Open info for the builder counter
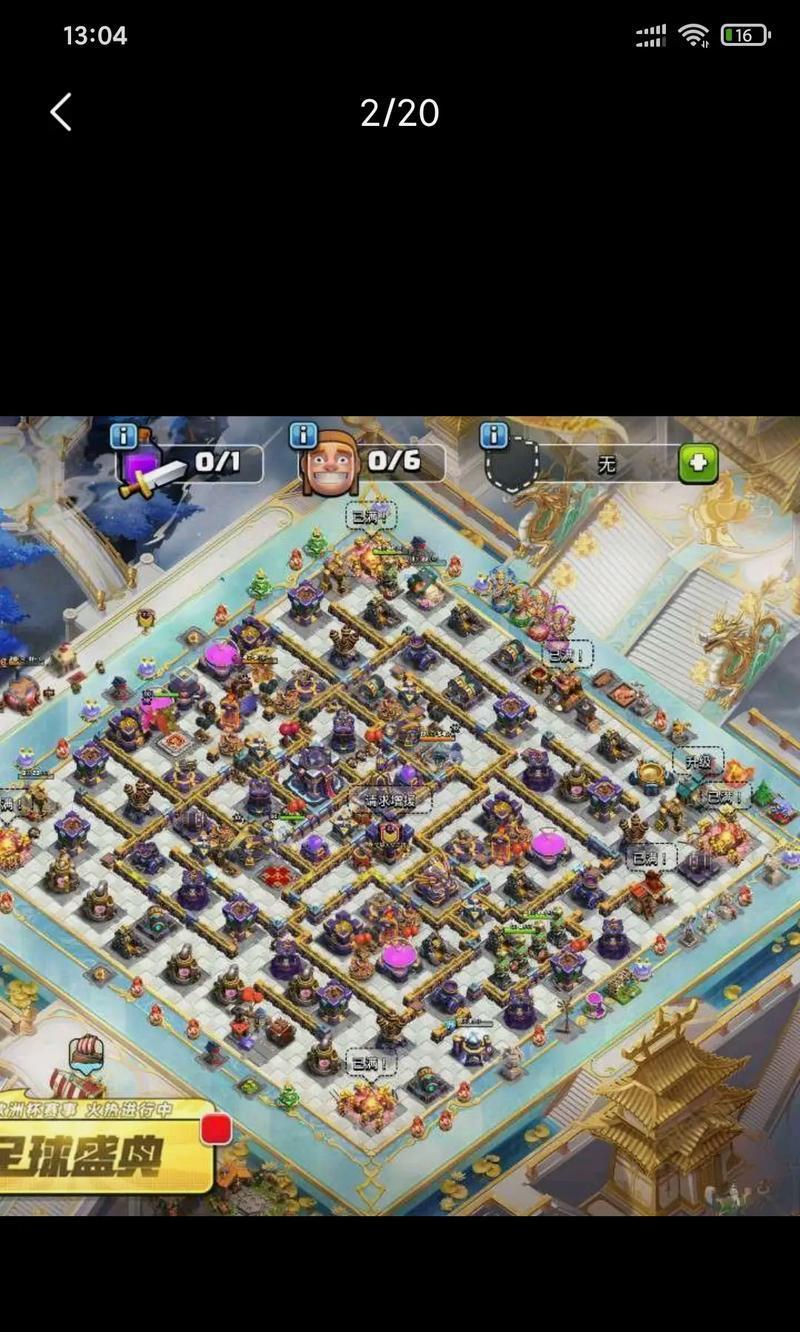The width and height of the screenshot is (800, 1332). click(x=303, y=436)
